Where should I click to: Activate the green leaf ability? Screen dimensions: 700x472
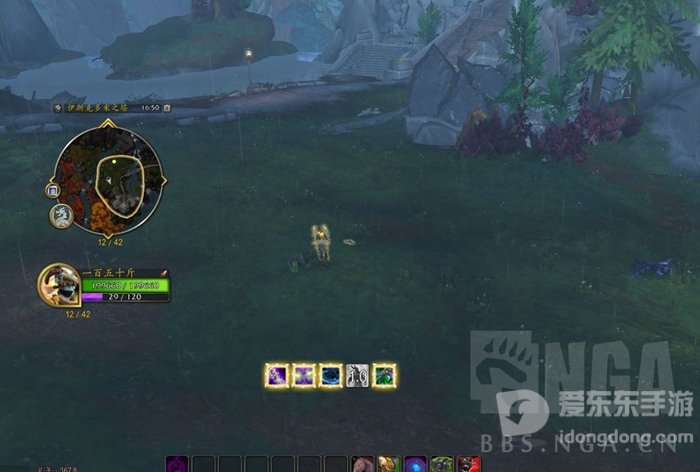[384, 375]
